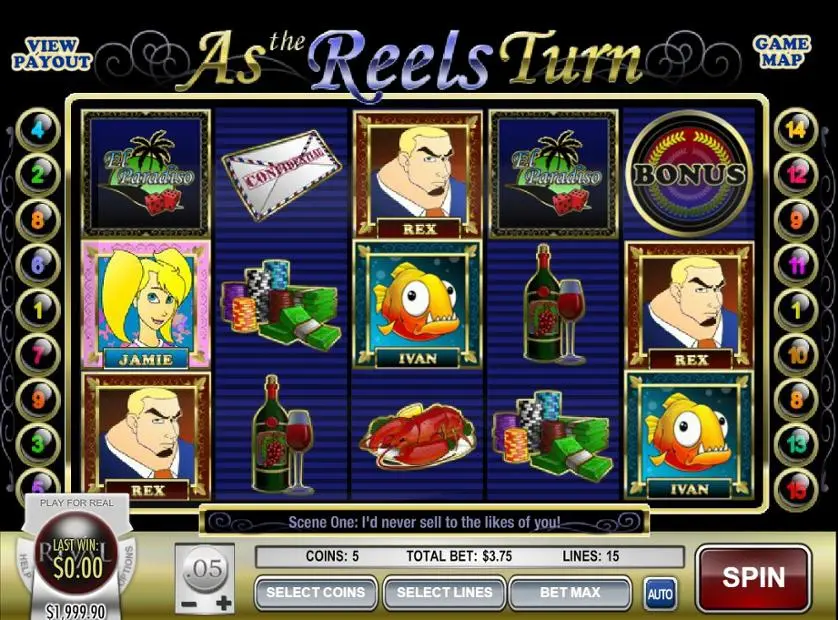The image size is (838, 620).
Task: Select payline number 6 marker
Action: (39, 265)
